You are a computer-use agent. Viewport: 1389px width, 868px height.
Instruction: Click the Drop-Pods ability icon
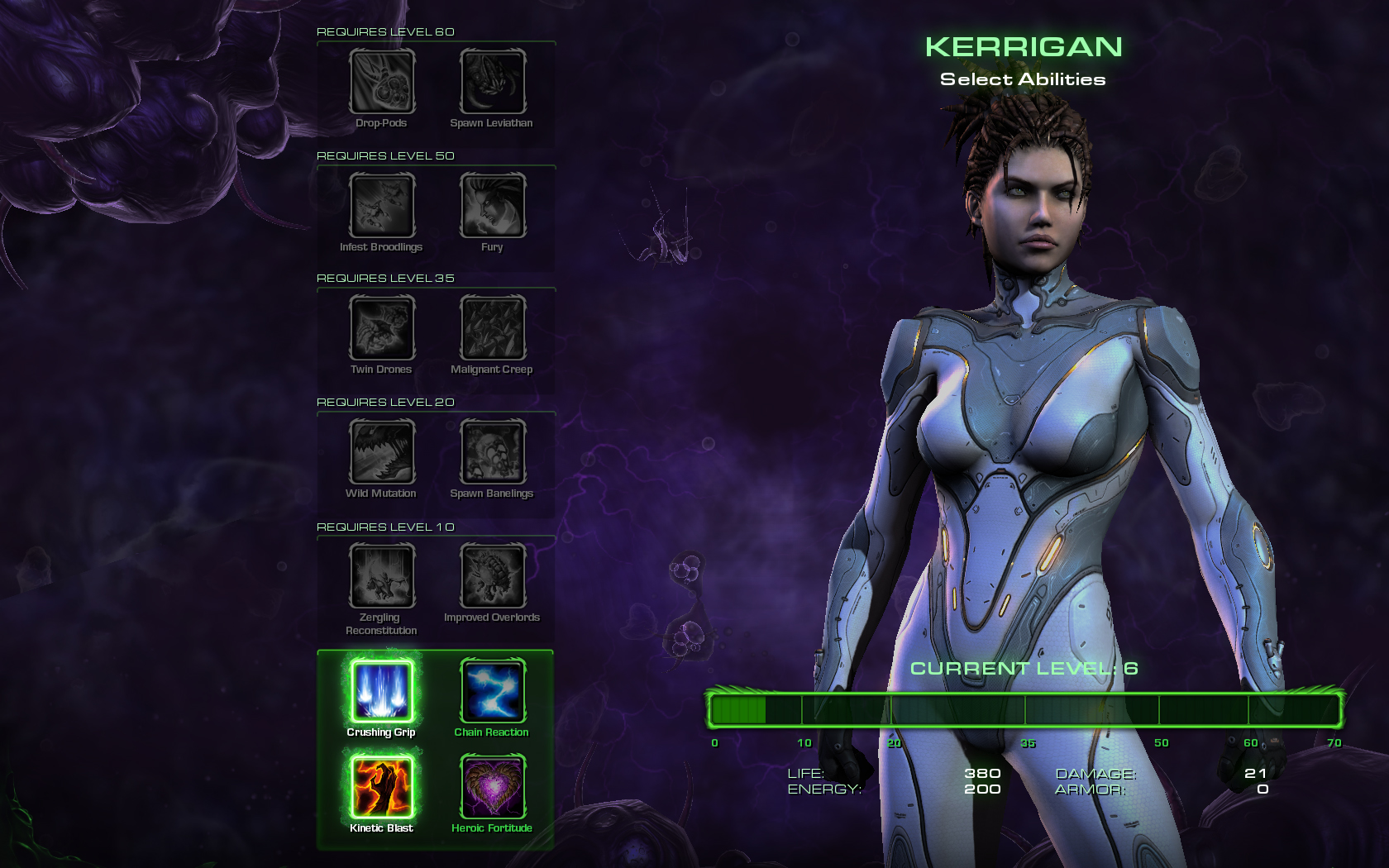pos(381,81)
